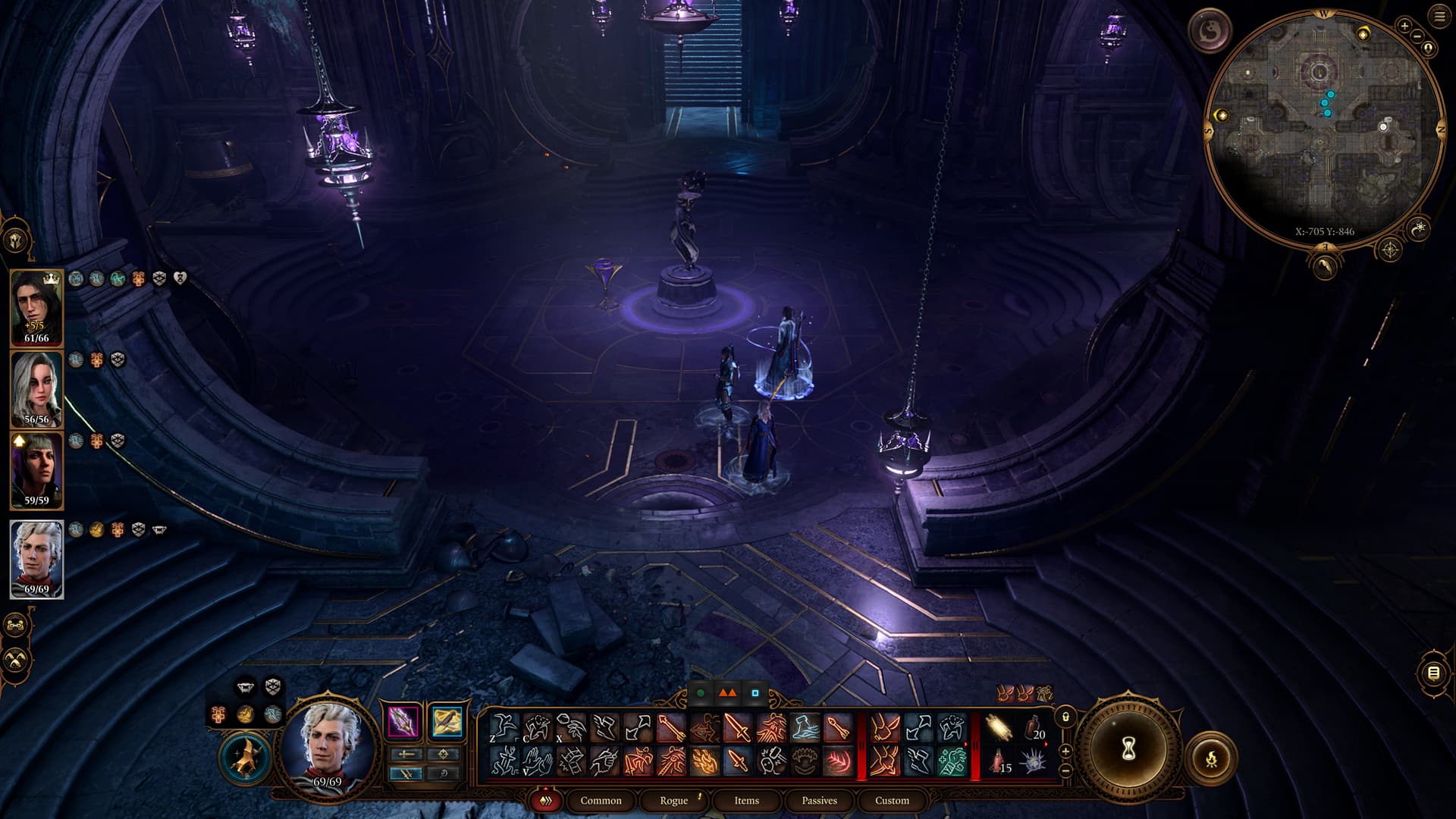
Task: Switch to the Custom hotbar tab
Action: click(892, 801)
